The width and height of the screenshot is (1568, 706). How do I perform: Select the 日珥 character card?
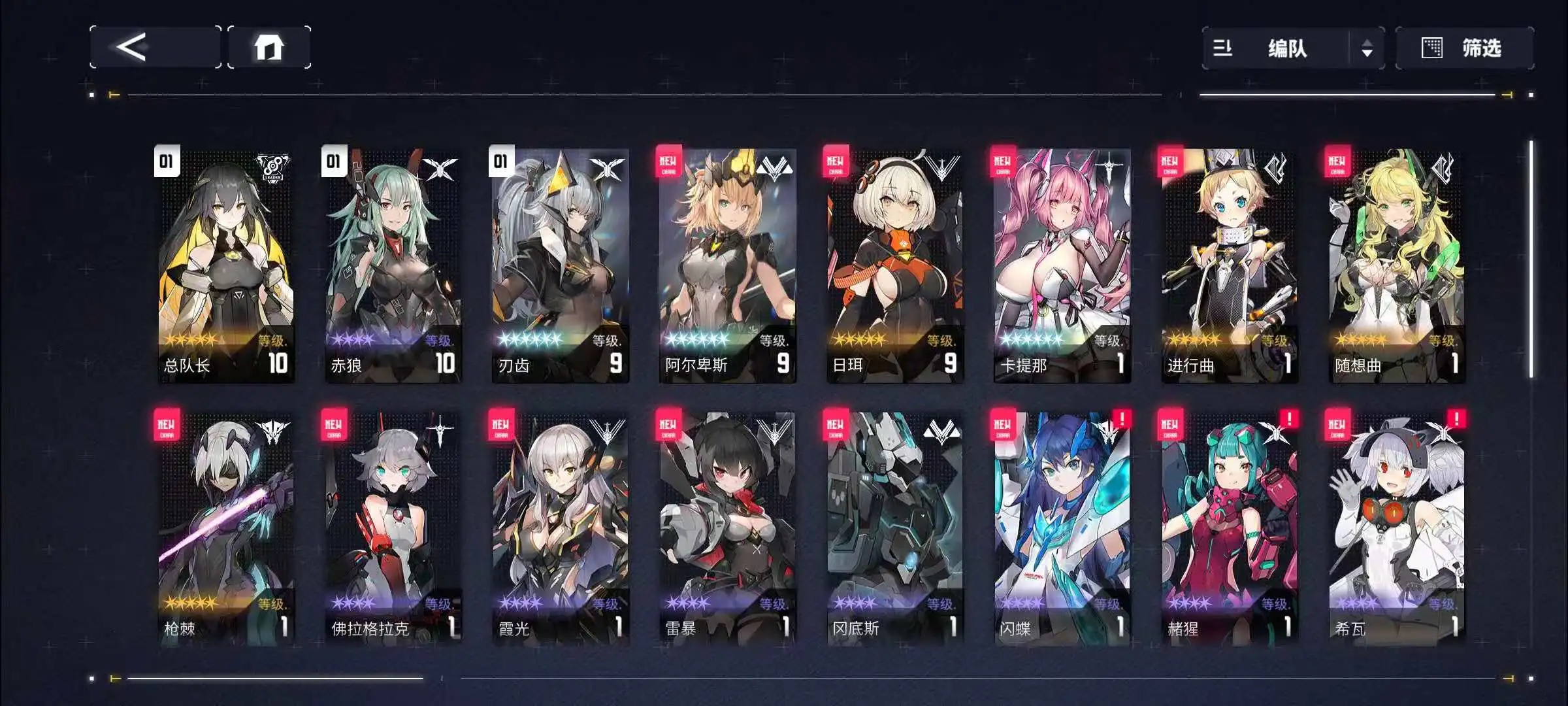[x=894, y=265]
